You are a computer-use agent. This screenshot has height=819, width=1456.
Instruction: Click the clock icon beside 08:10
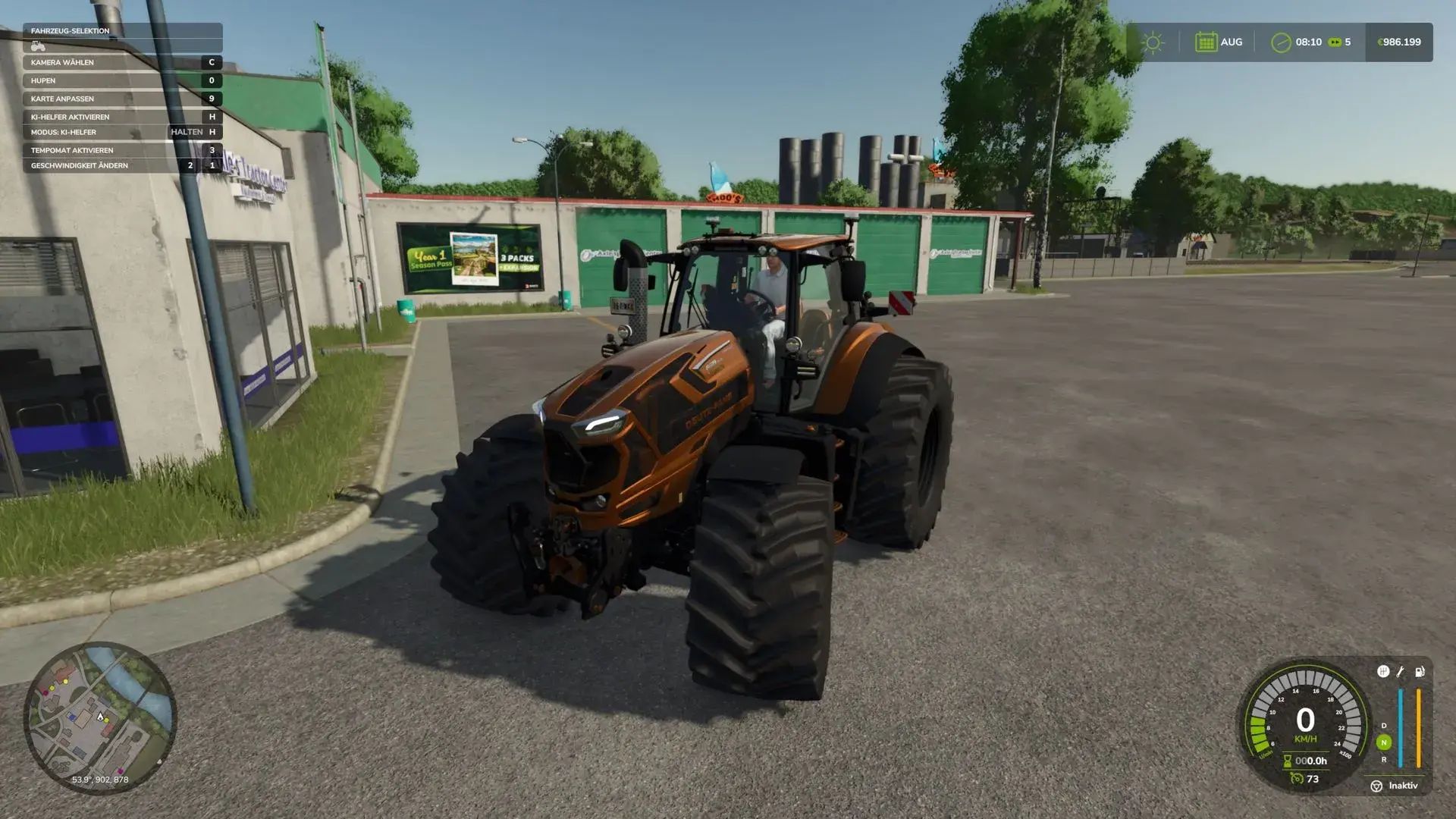[1281, 42]
